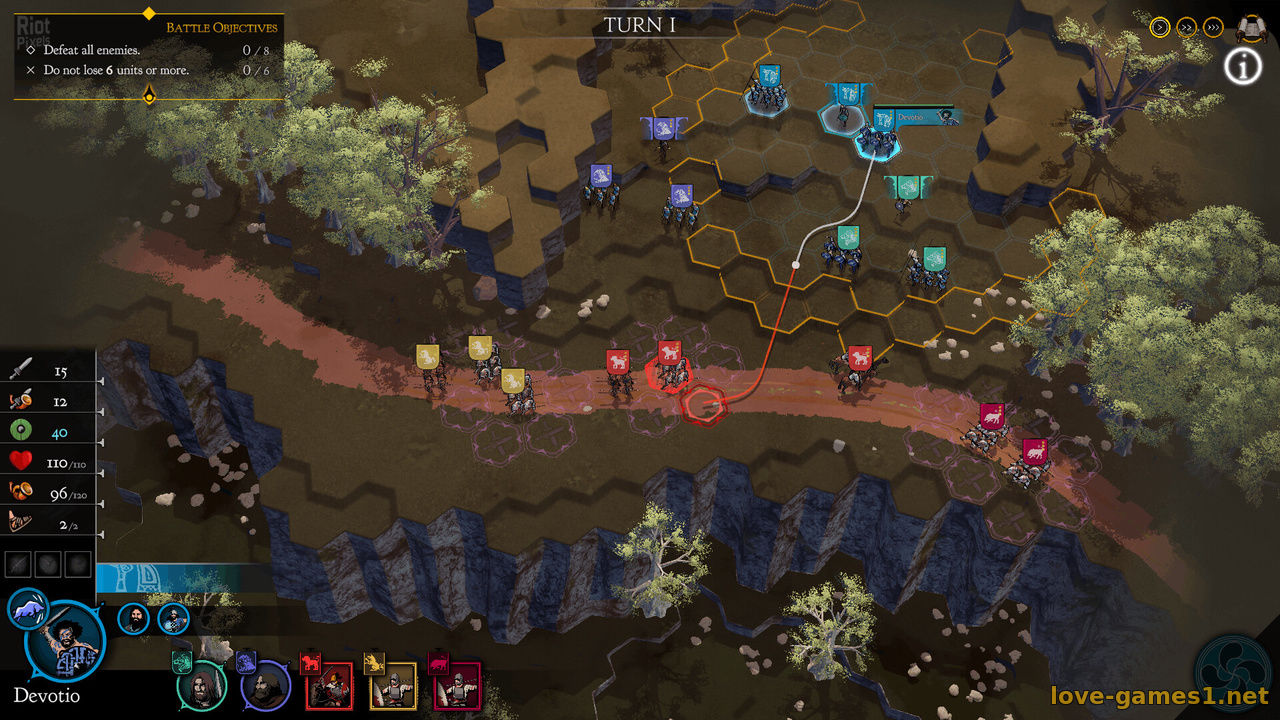
Task: Open the info panel button
Action: tap(1242, 67)
